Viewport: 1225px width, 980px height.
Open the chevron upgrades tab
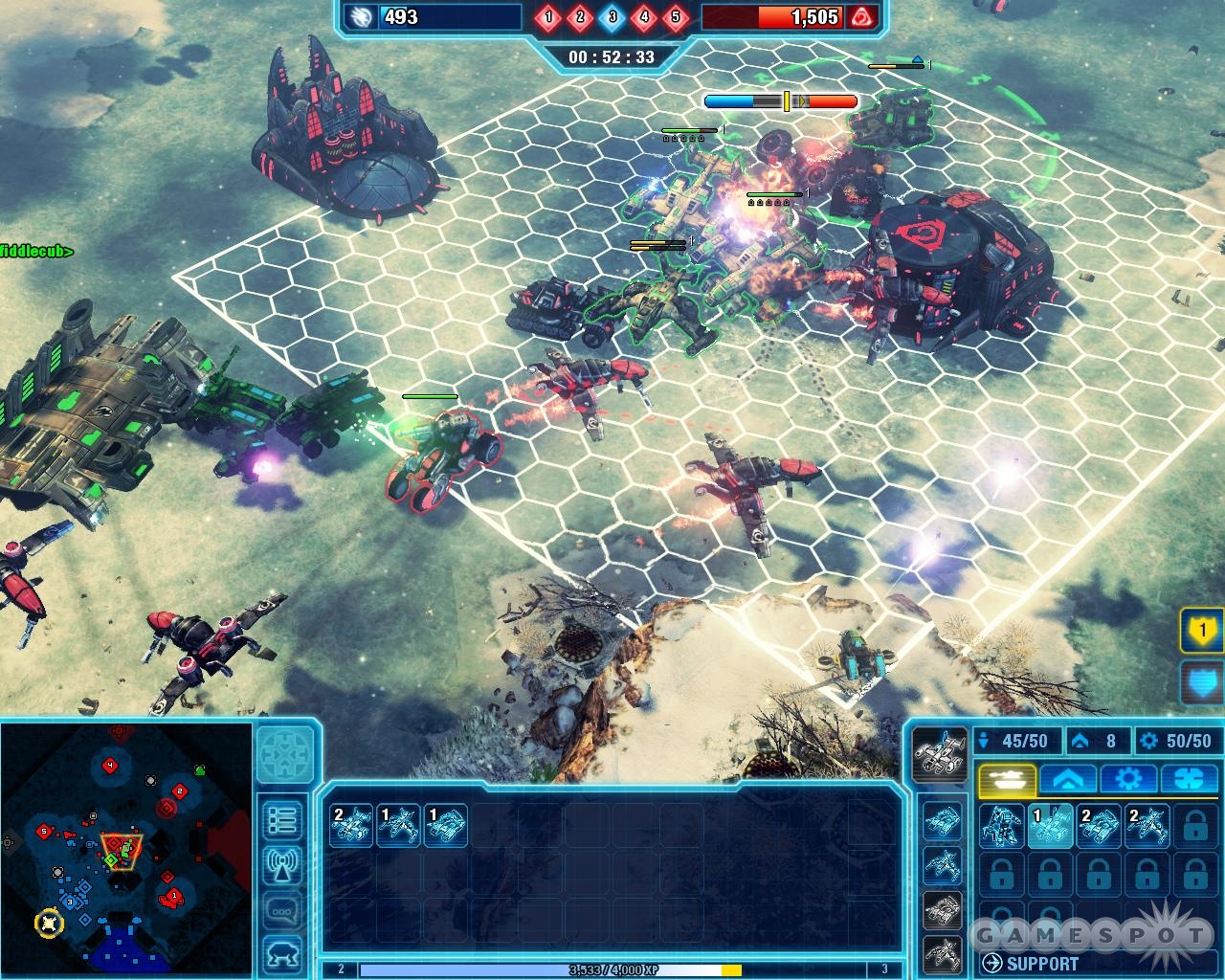[x=1067, y=779]
